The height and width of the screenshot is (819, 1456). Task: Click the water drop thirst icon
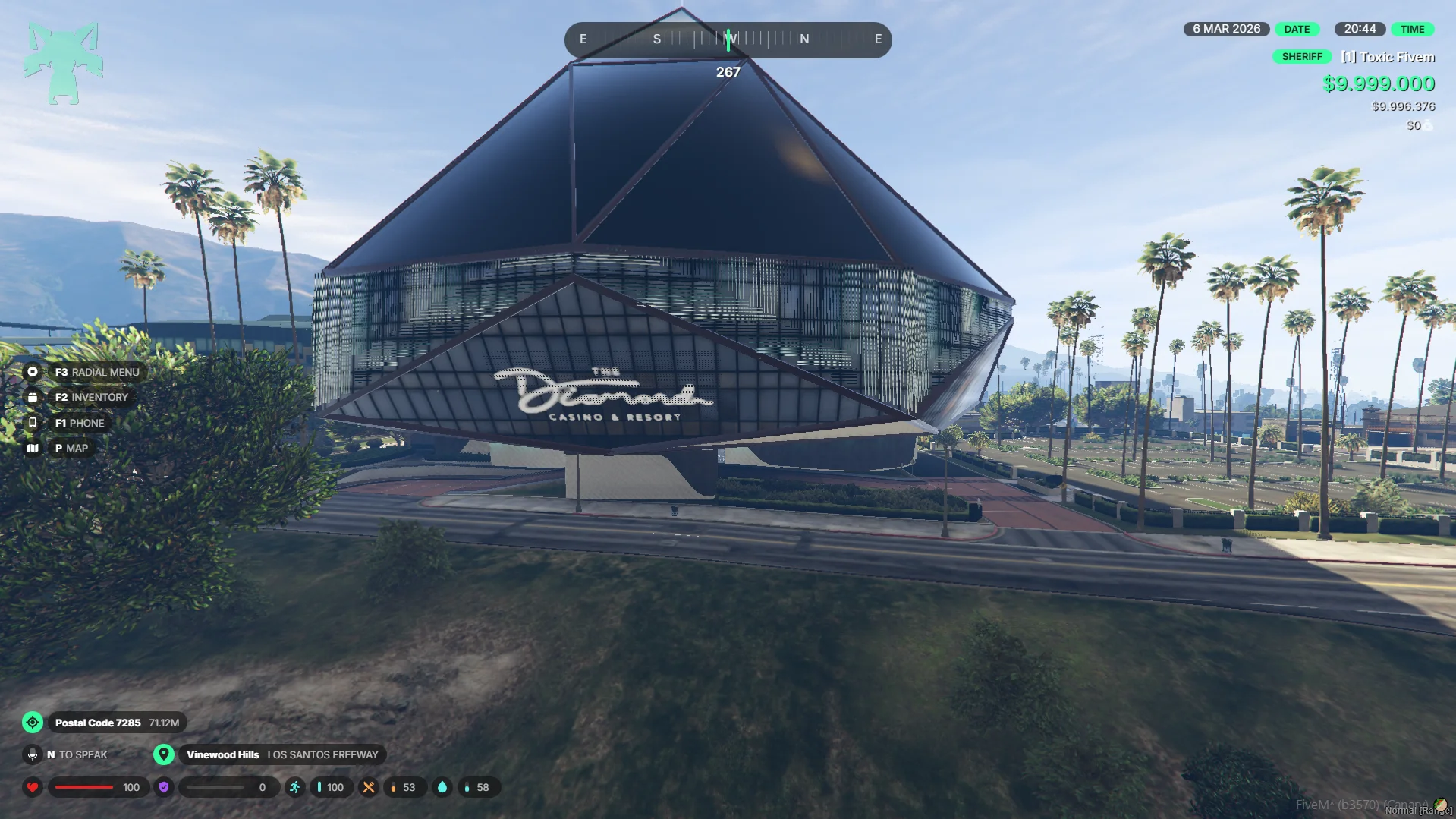tap(442, 787)
